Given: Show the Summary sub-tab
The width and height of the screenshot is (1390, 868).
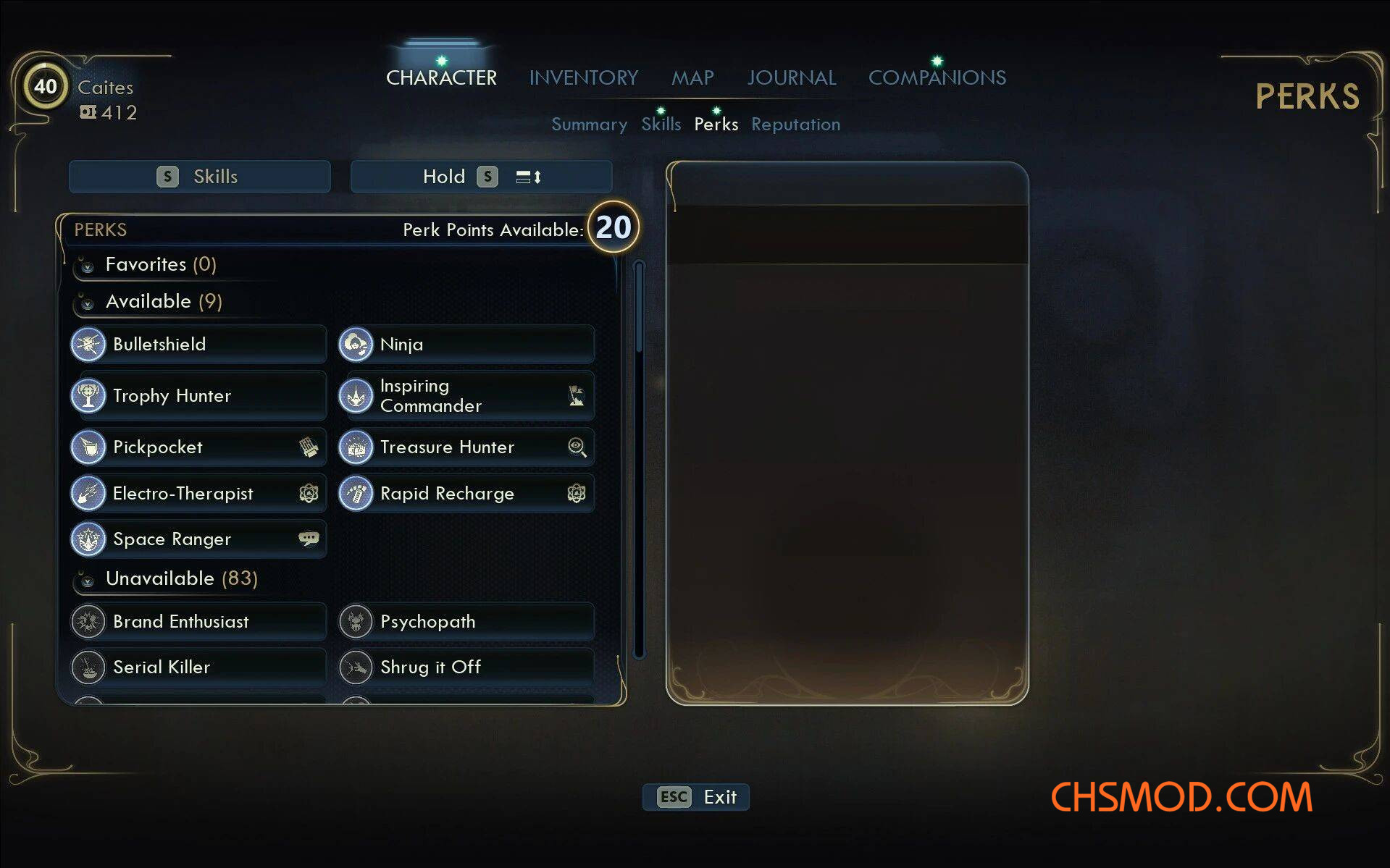Looking at the screenshot, I should click(x=589, y=125).
